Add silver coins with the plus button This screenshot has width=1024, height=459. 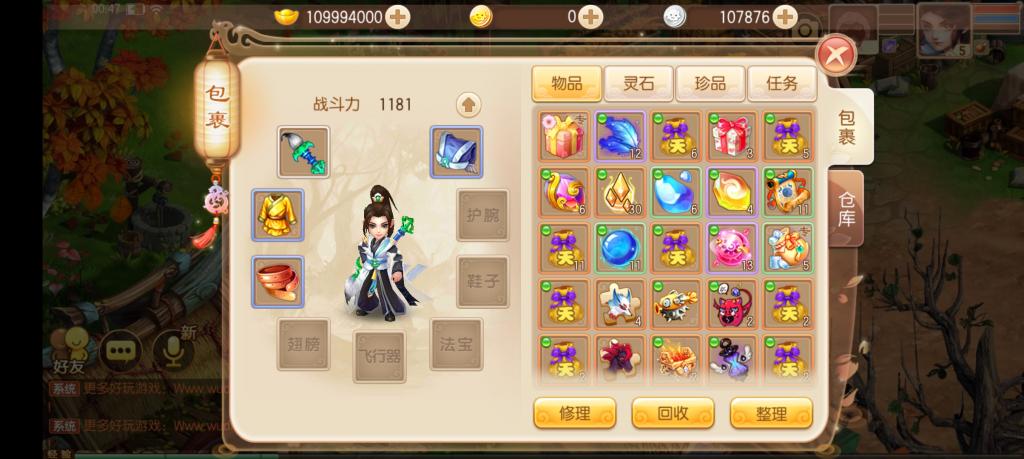tap(786, 17)
